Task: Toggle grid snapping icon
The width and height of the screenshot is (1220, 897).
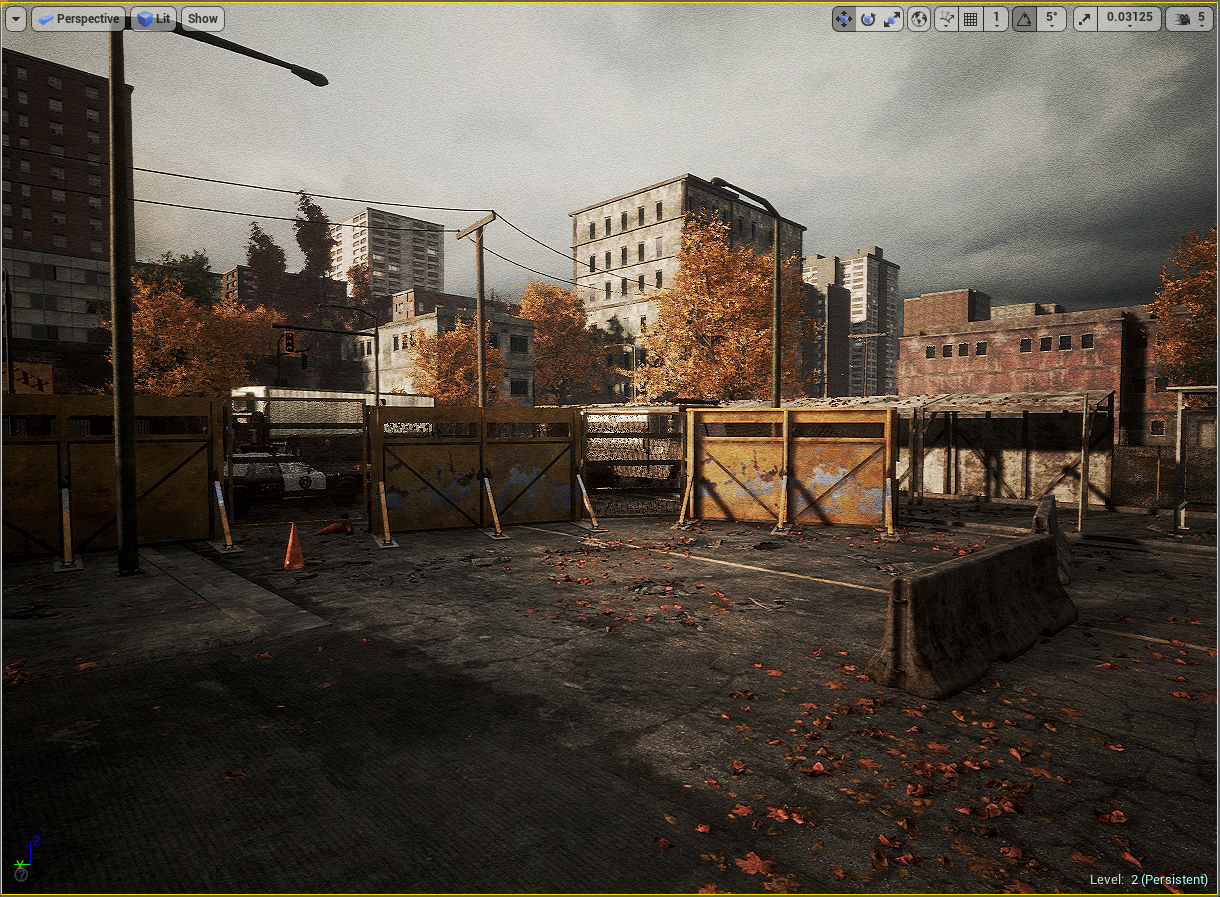Action: point(970,19)
